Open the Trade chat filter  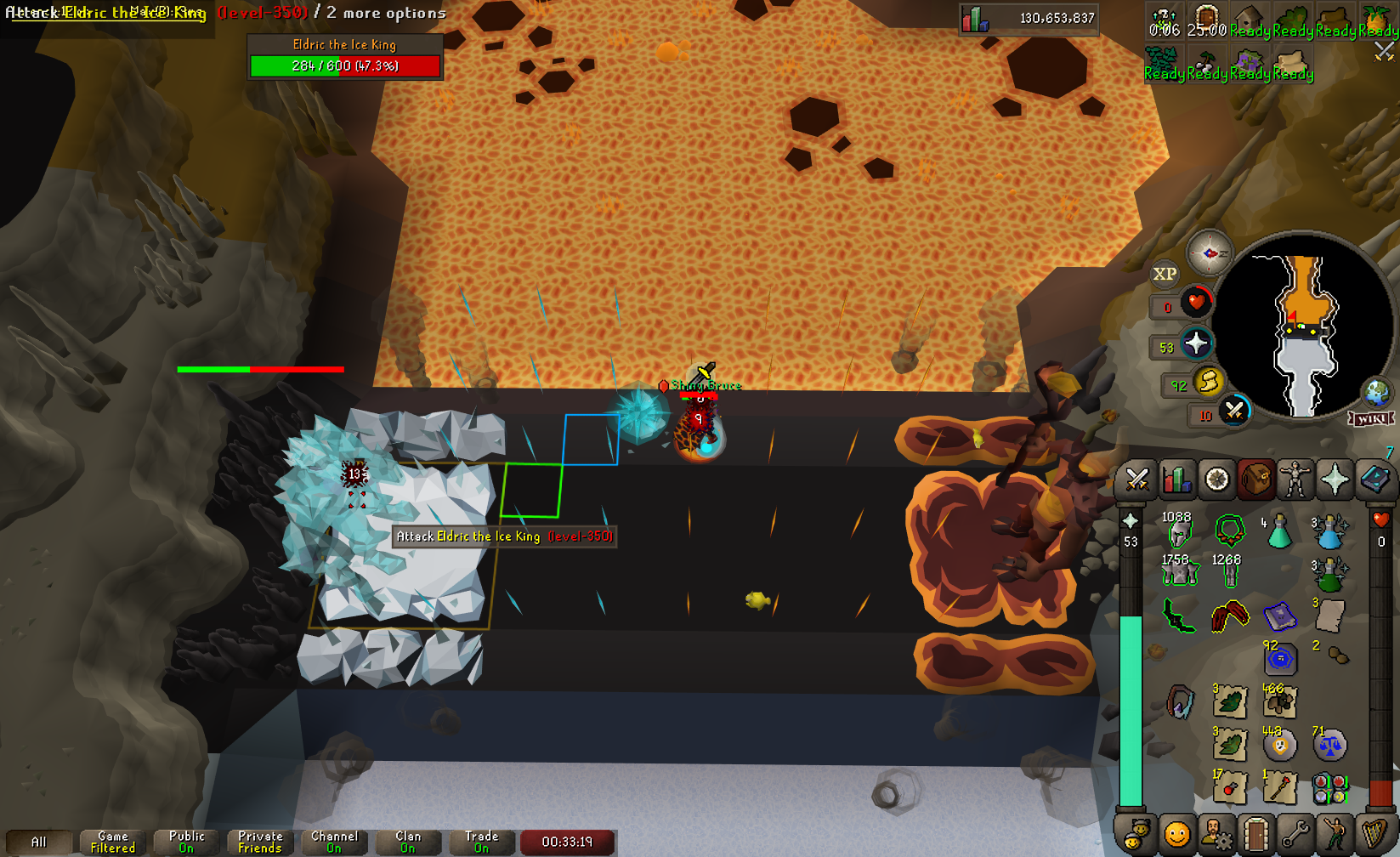point(481,842)
